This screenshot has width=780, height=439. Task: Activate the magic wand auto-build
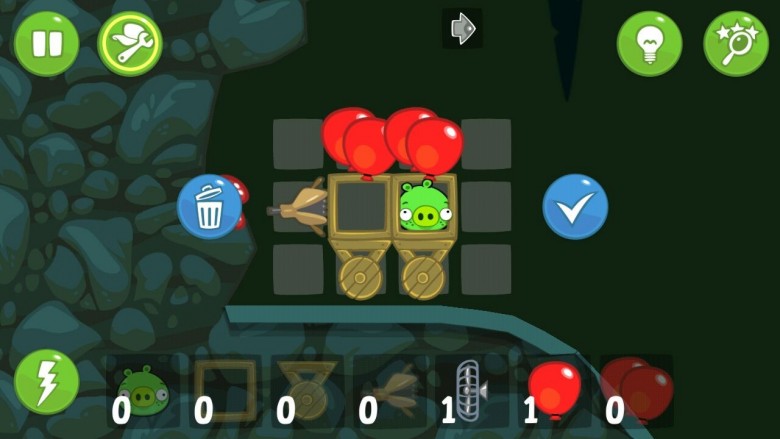click(x=736, y=44)
